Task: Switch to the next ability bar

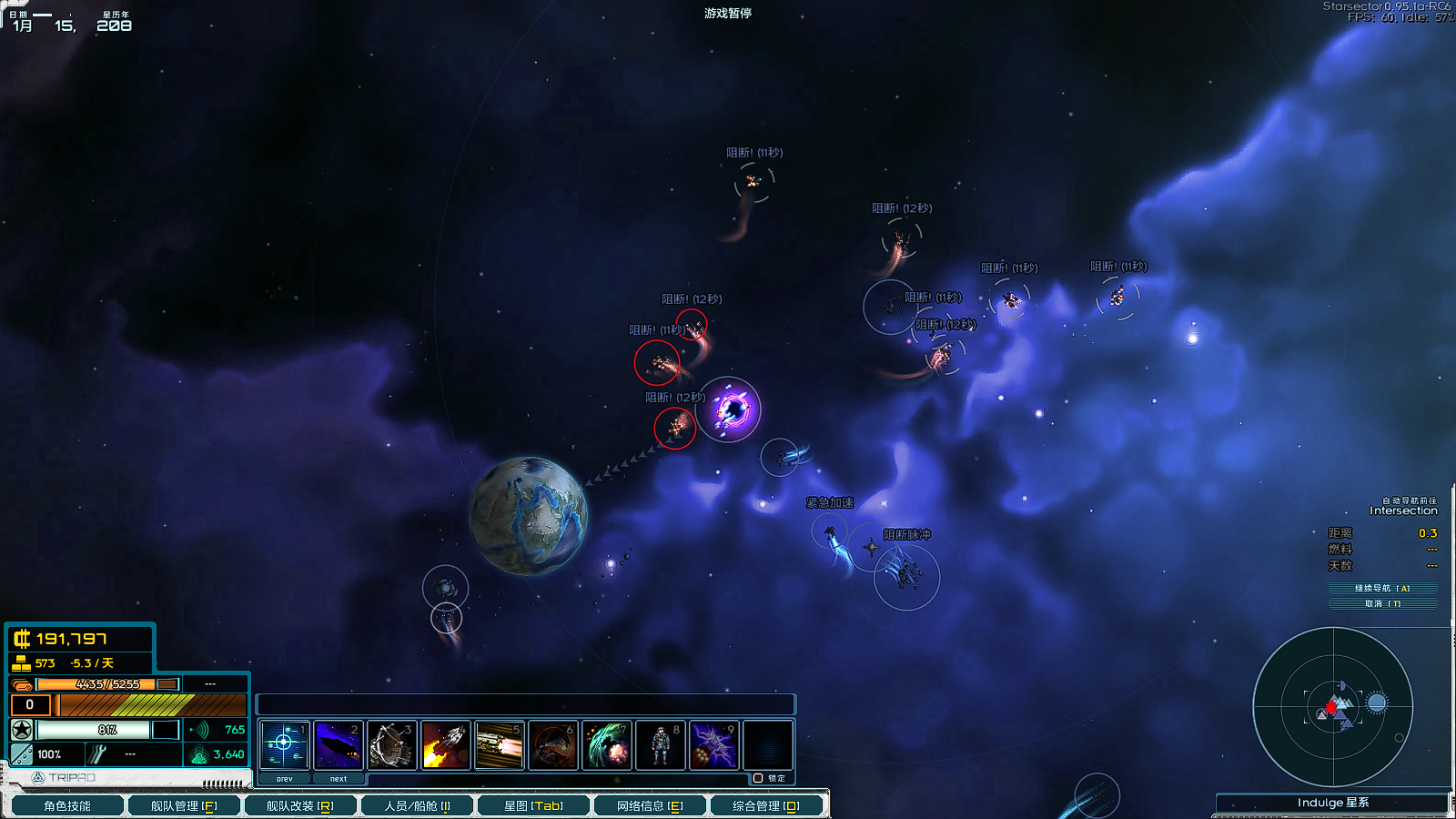Action: [x=339, y=779]
